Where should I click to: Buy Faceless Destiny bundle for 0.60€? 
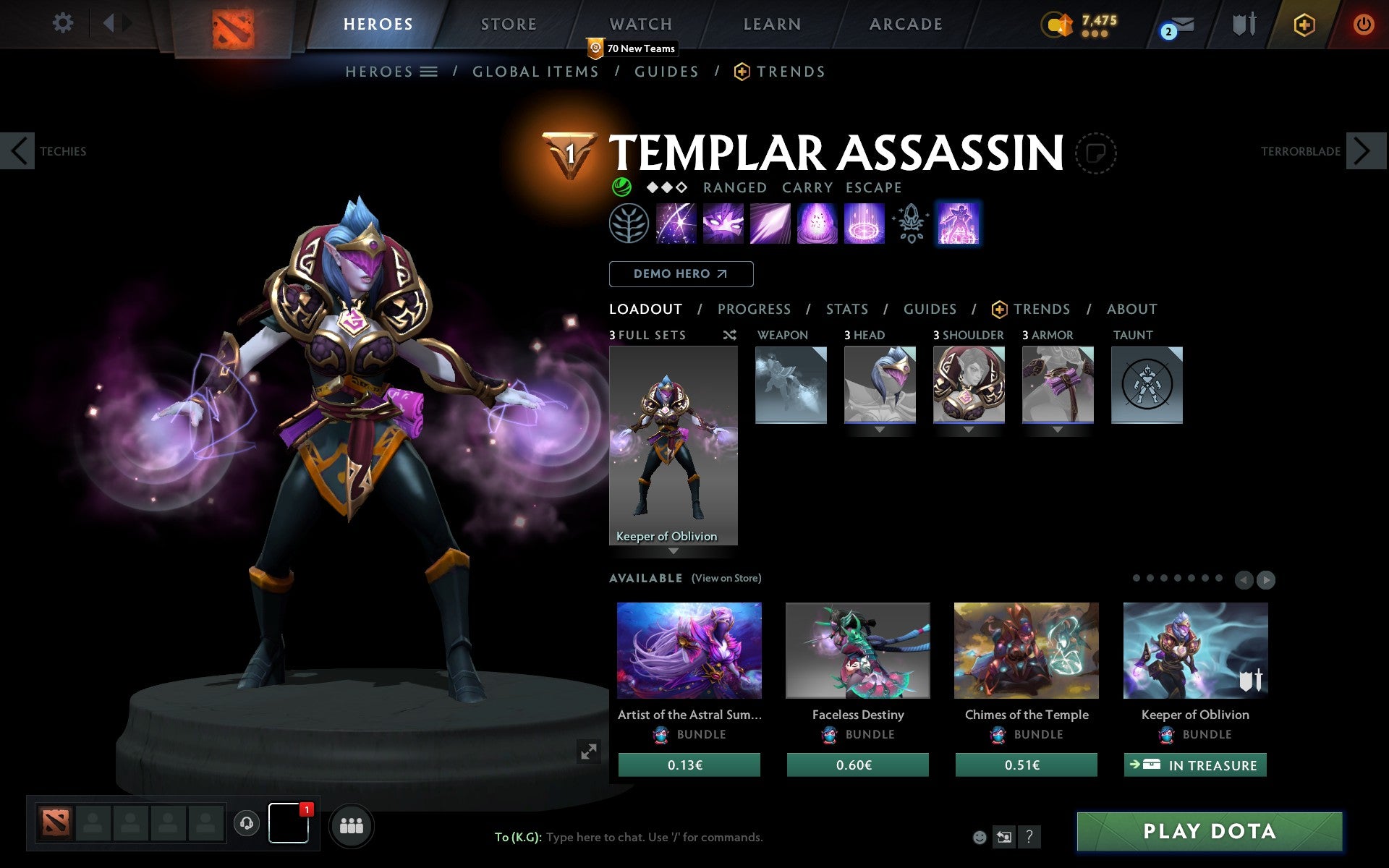(857, 765)
